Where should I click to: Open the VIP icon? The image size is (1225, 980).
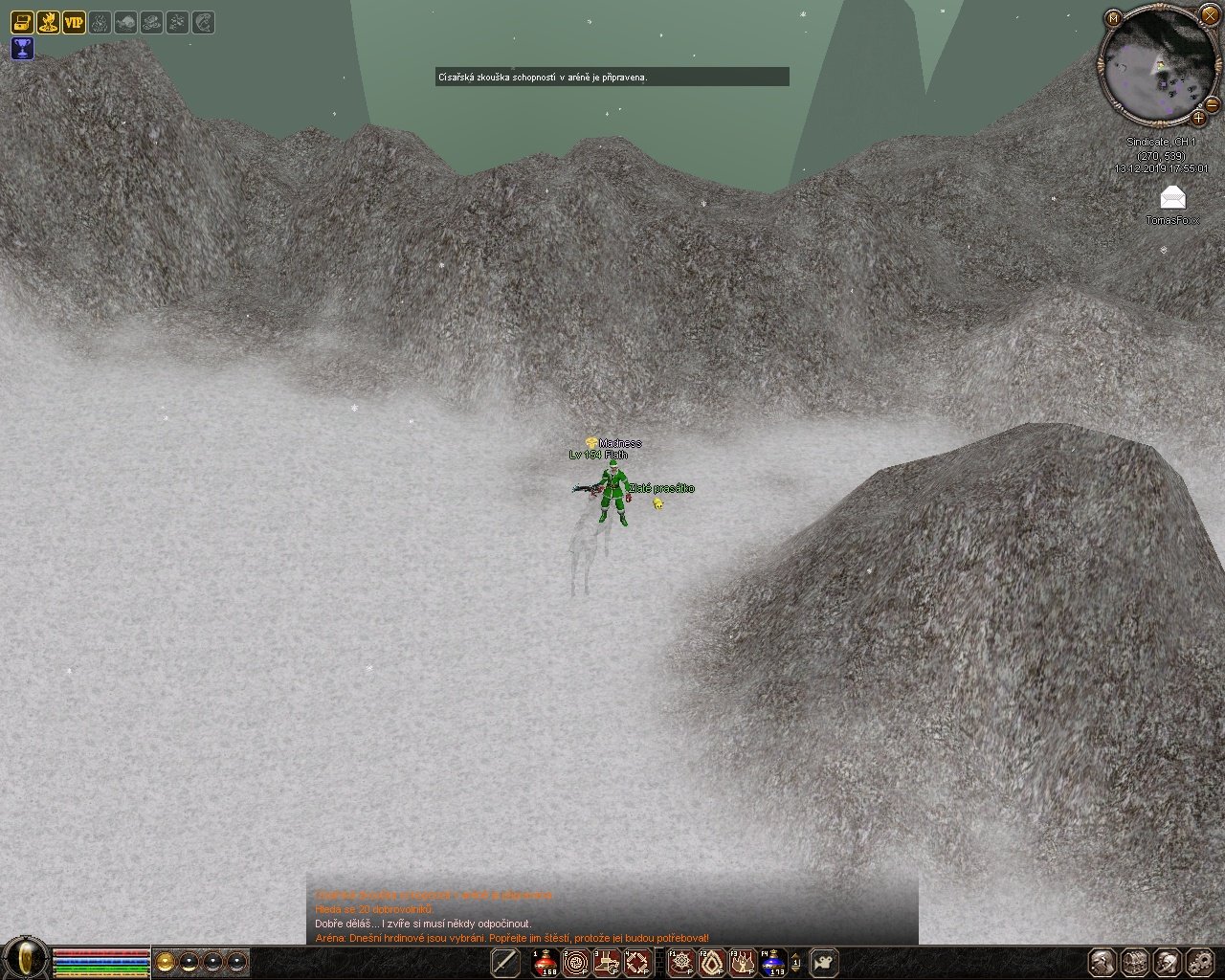74,22
